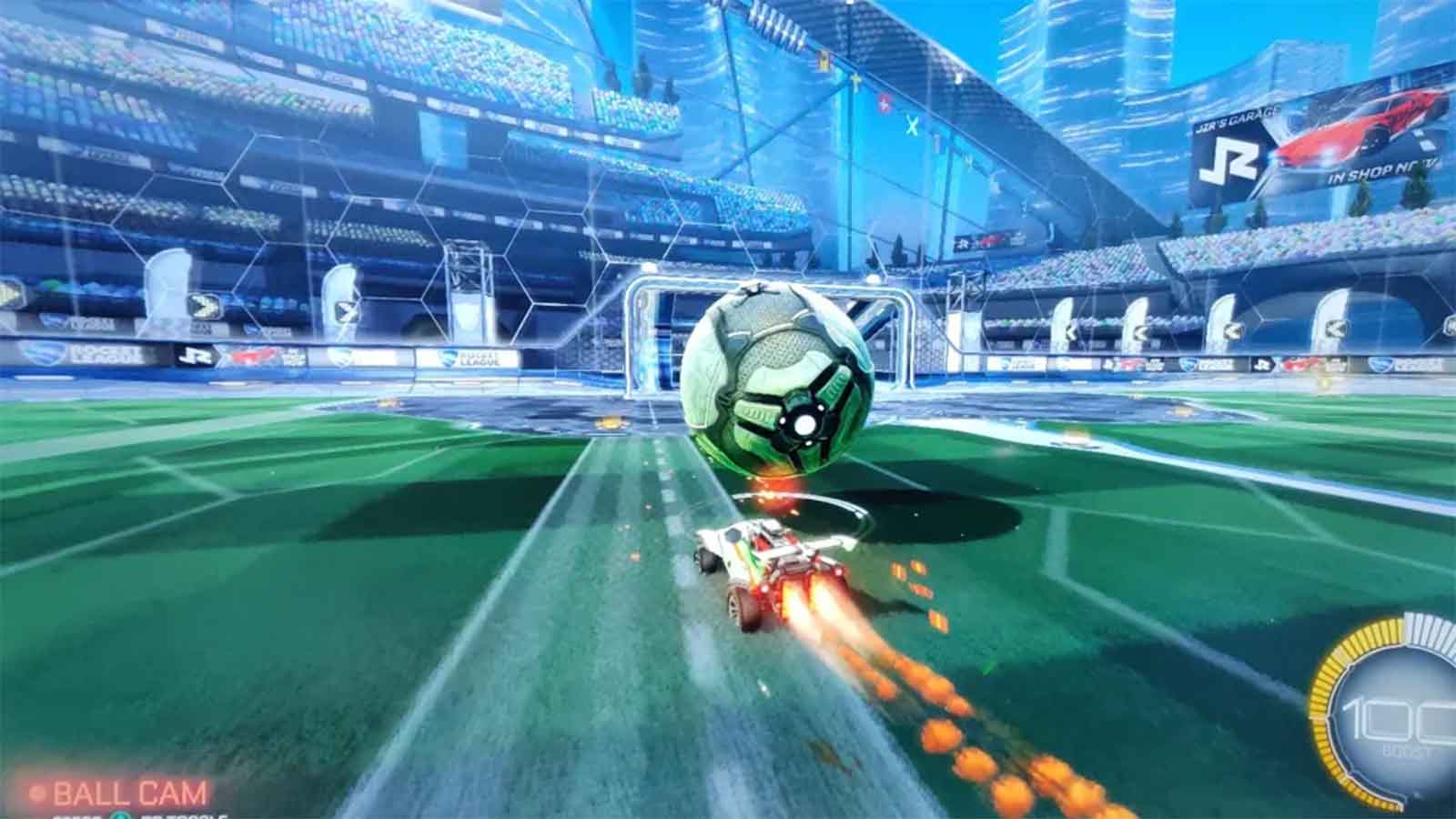Click the Ball Cam indicator dot
This screenshot has width=1456, height=819.
tap(37, 793)
